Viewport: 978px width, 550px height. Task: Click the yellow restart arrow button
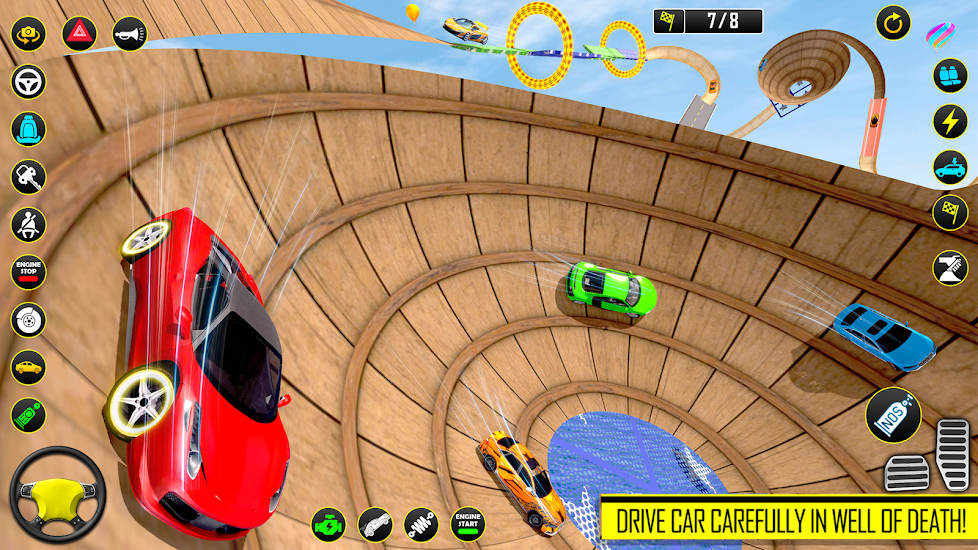893,22
